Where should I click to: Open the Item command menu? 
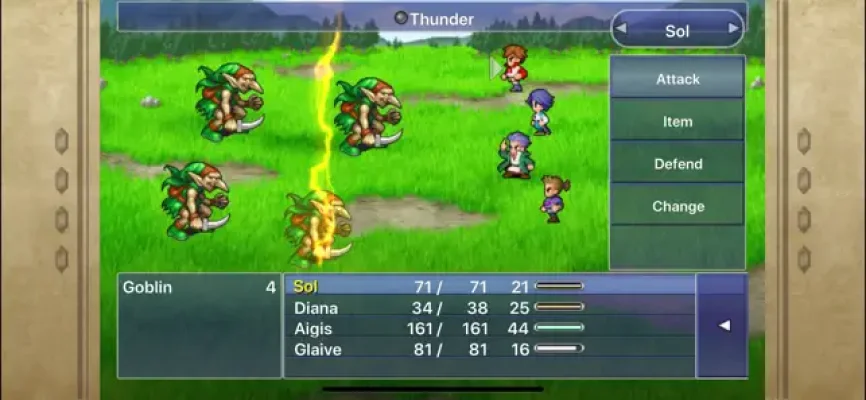(677, 122)
